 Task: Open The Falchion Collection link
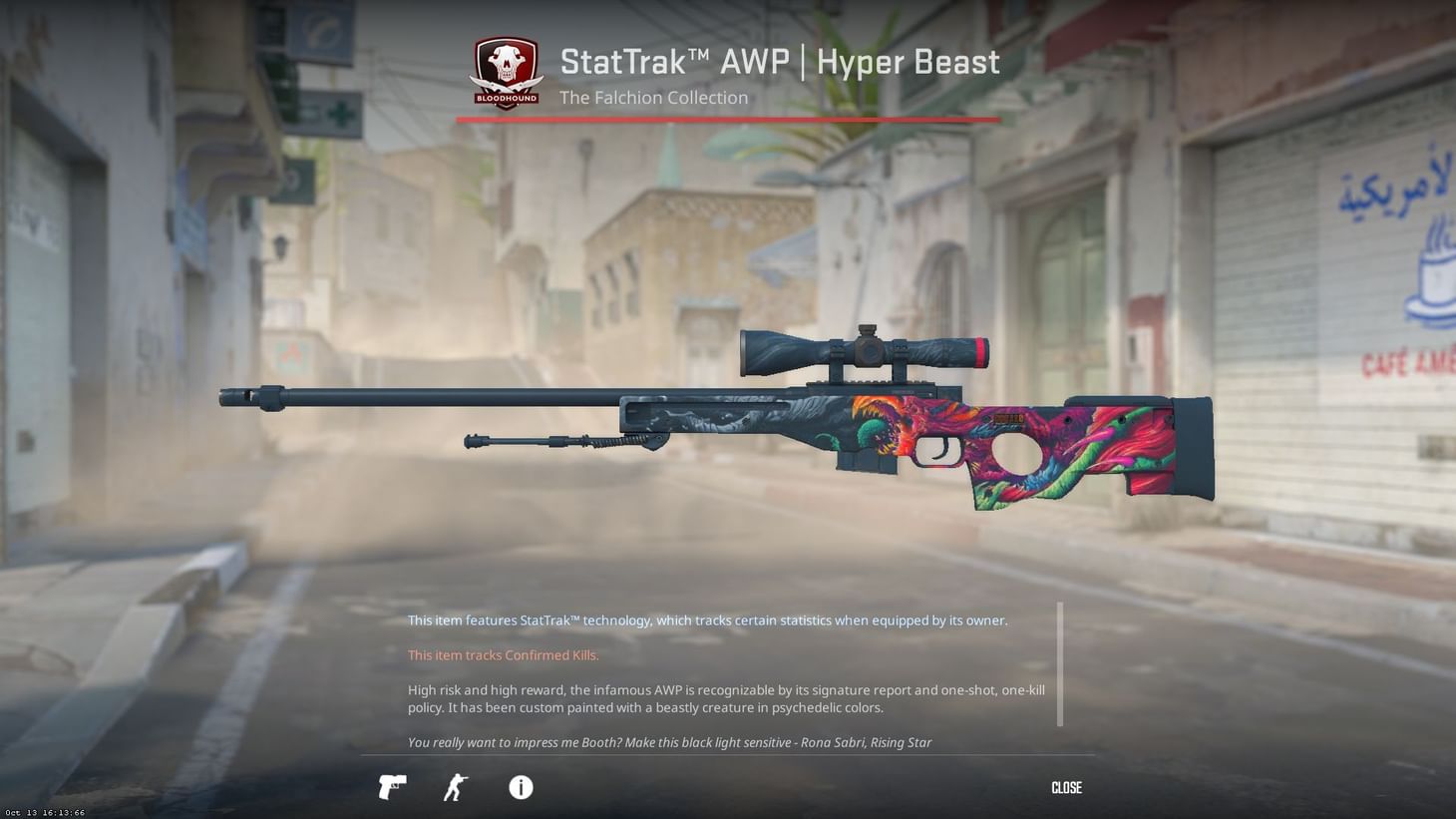click(654, 97)
